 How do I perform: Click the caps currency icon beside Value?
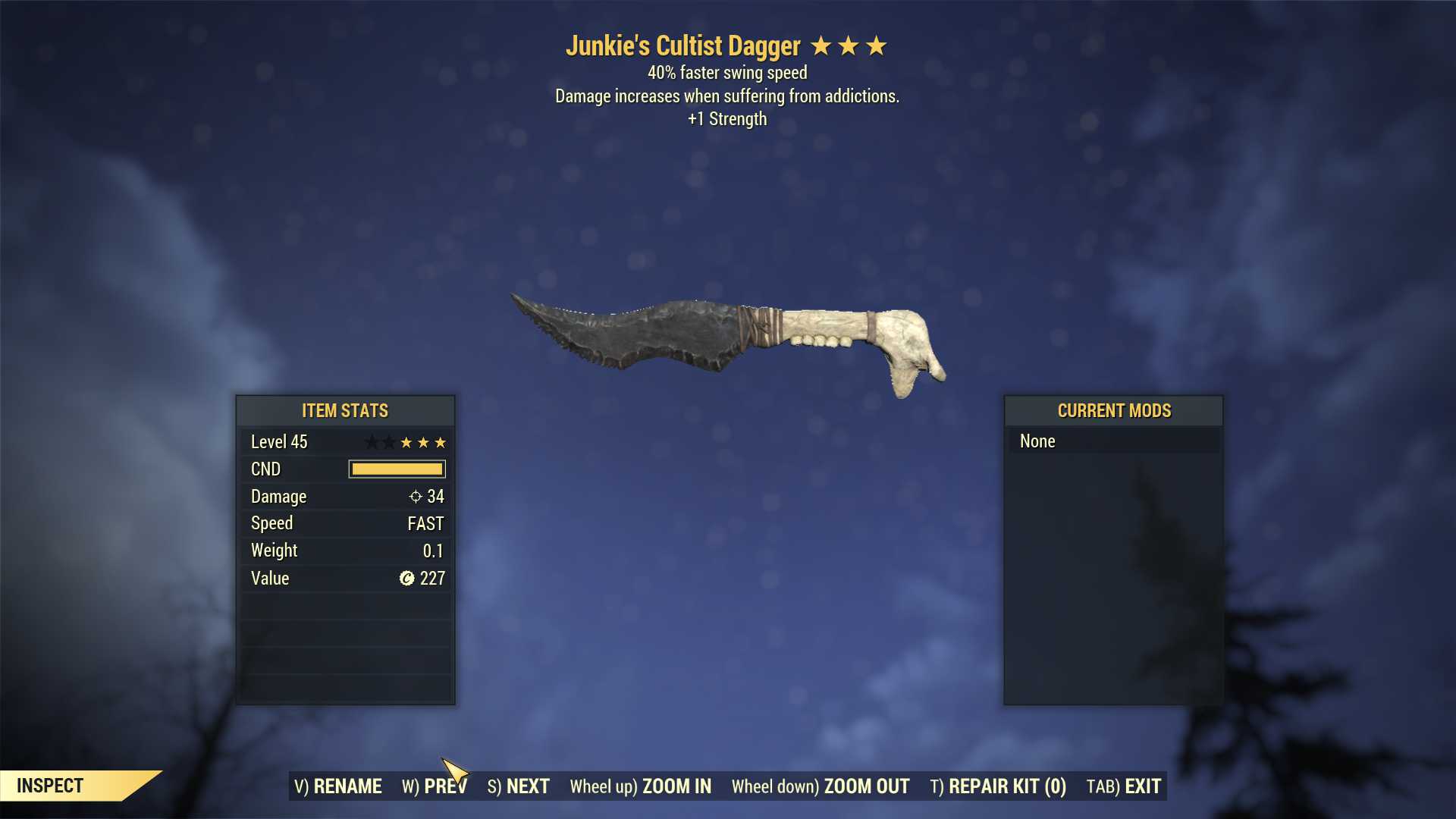pyautogui.click(x=406, y=579)
